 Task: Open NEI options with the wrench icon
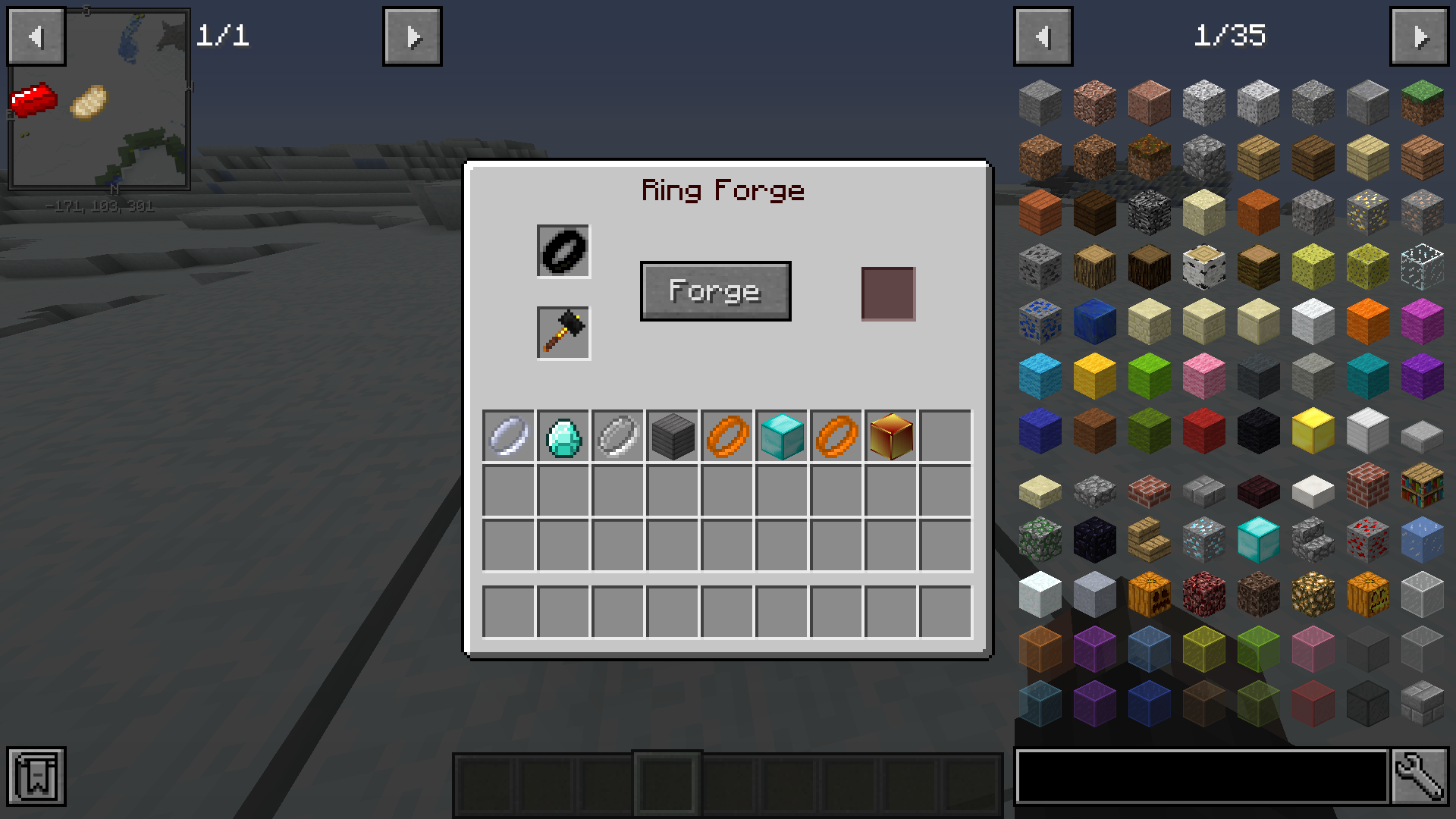pyautogui.click(x=1424, y=776)
